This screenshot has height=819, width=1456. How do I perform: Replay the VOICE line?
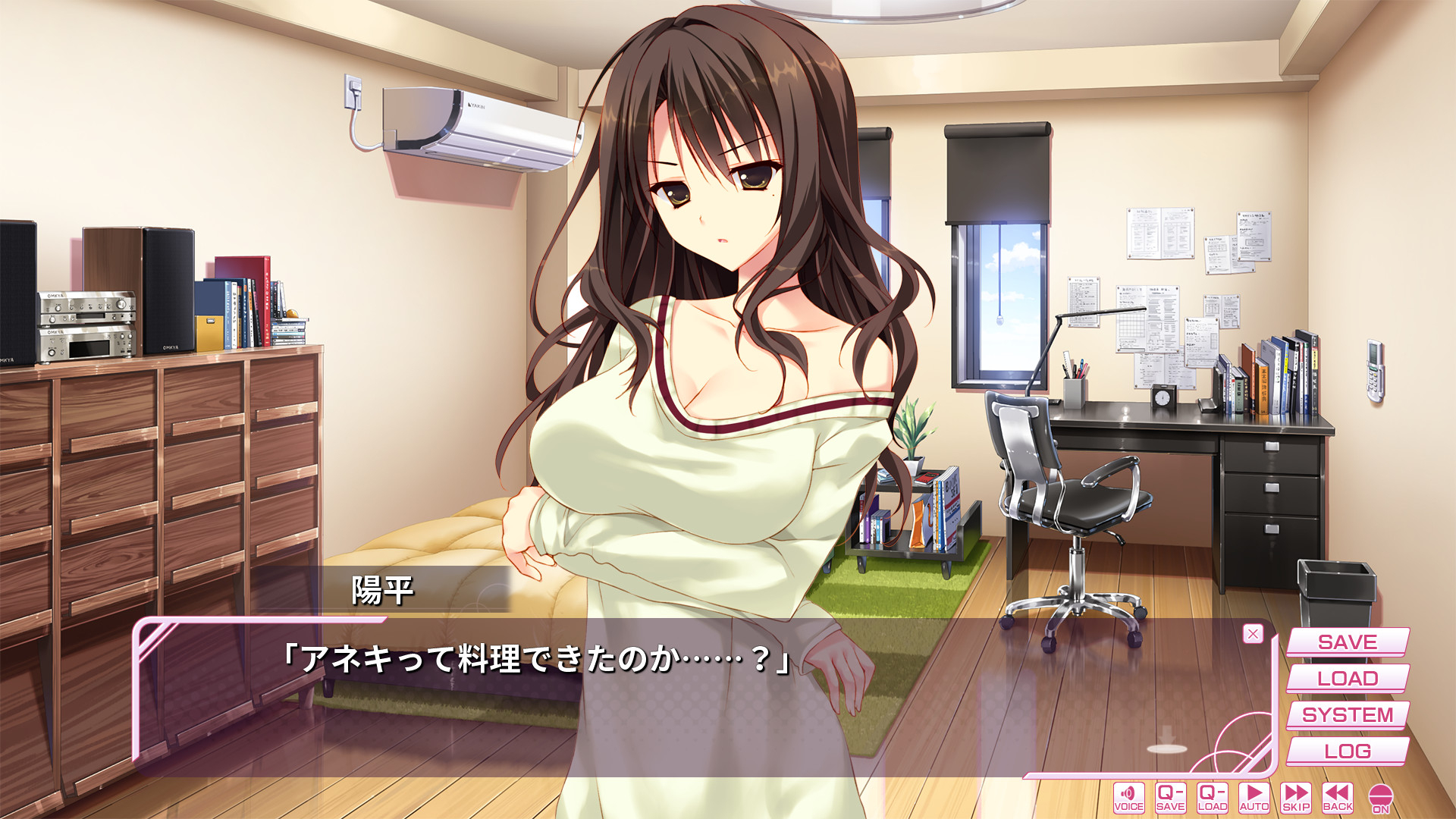(x=1128, y=798)
